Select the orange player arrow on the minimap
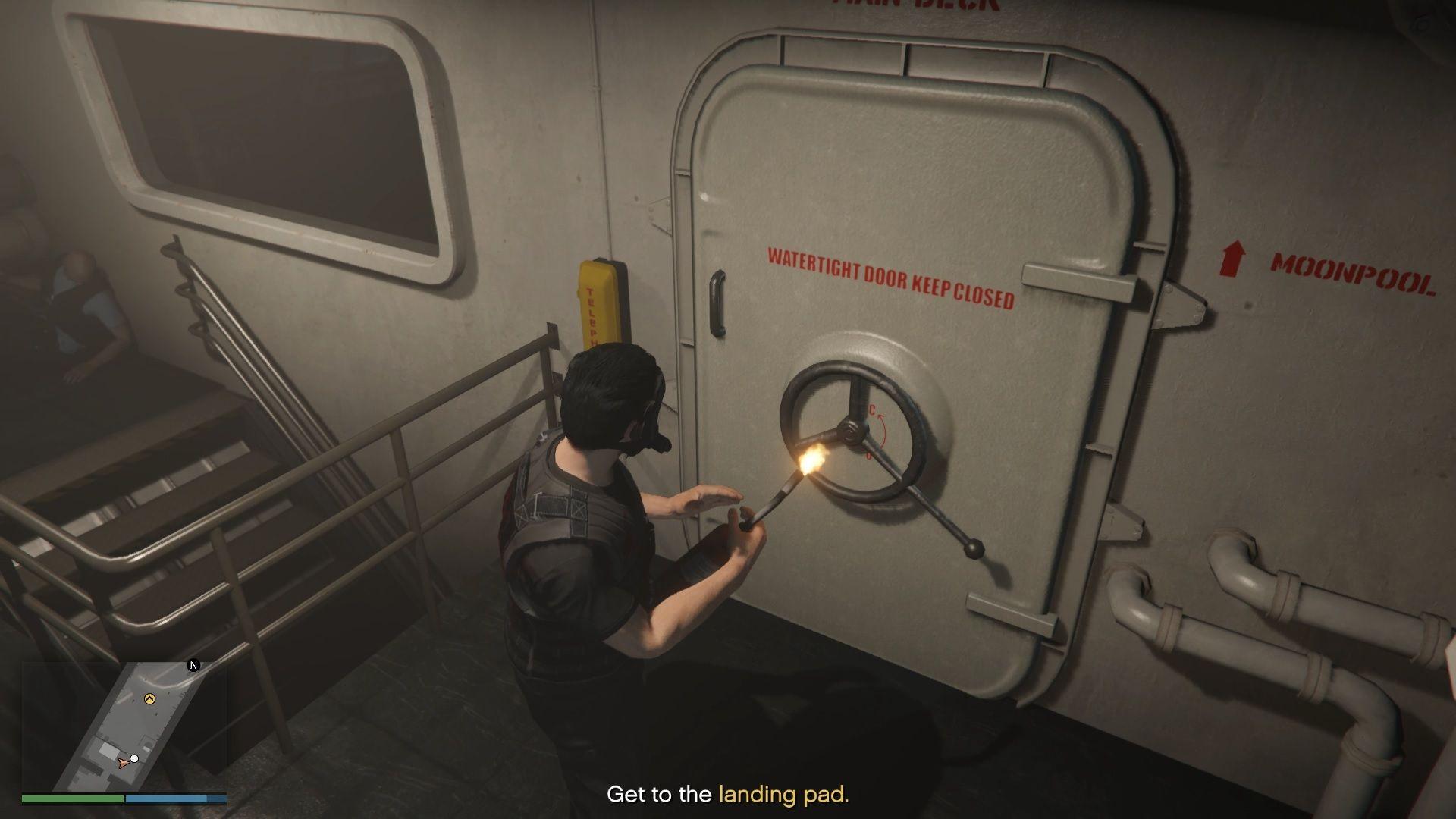1456x819 pixels. point(122,763)
